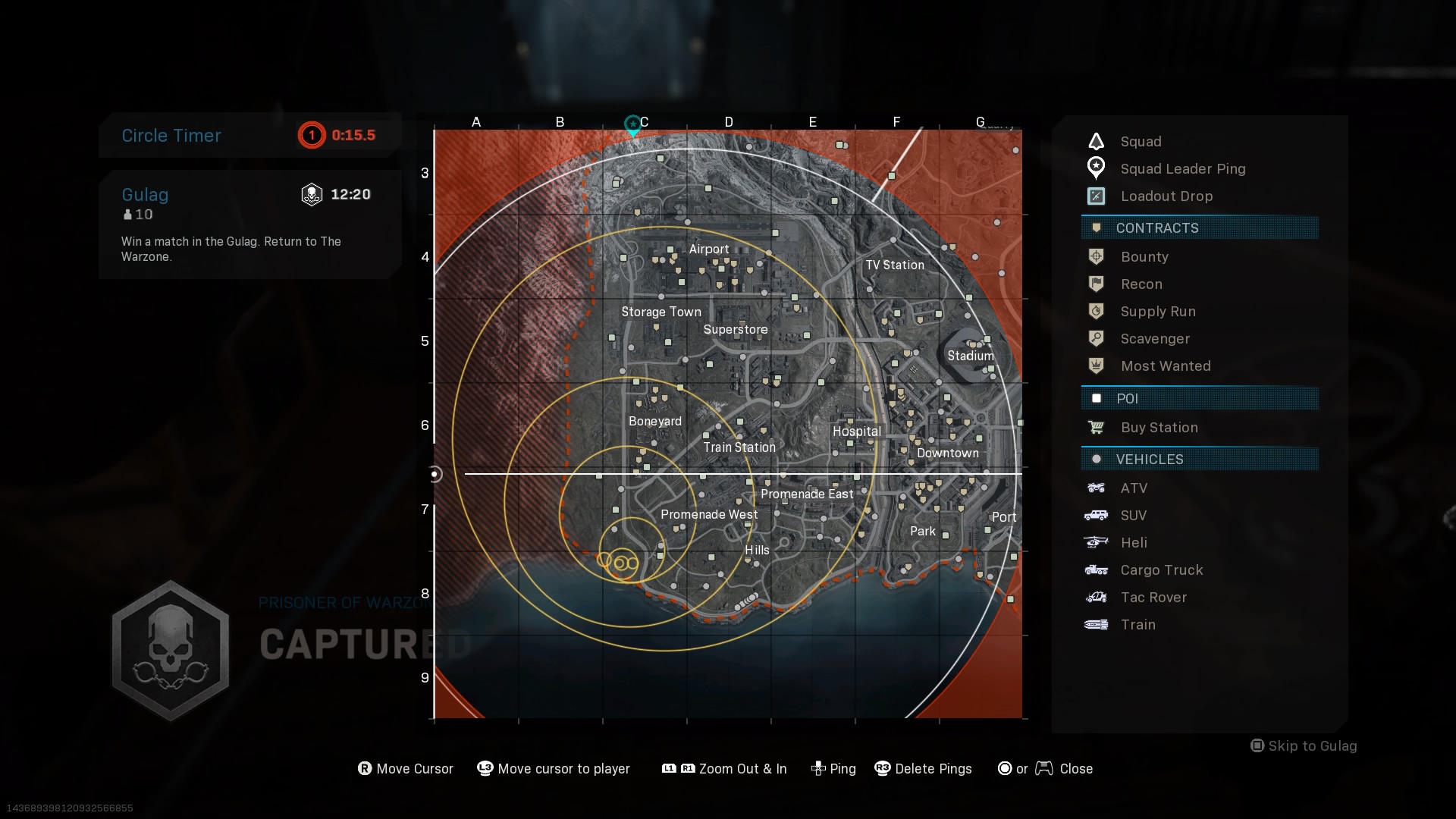Click the teal squad leader ping marker
1456x819 pixels.
click(632, 125)
